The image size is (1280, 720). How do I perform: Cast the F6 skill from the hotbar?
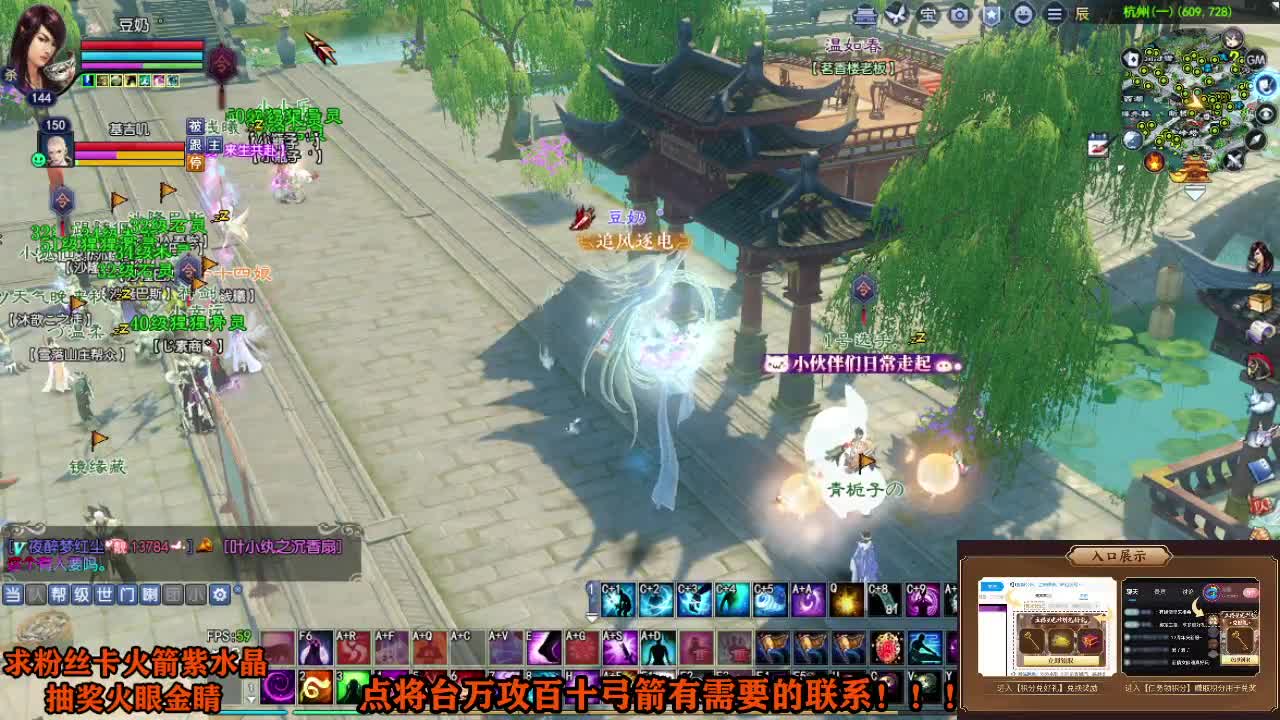(315, 648)
